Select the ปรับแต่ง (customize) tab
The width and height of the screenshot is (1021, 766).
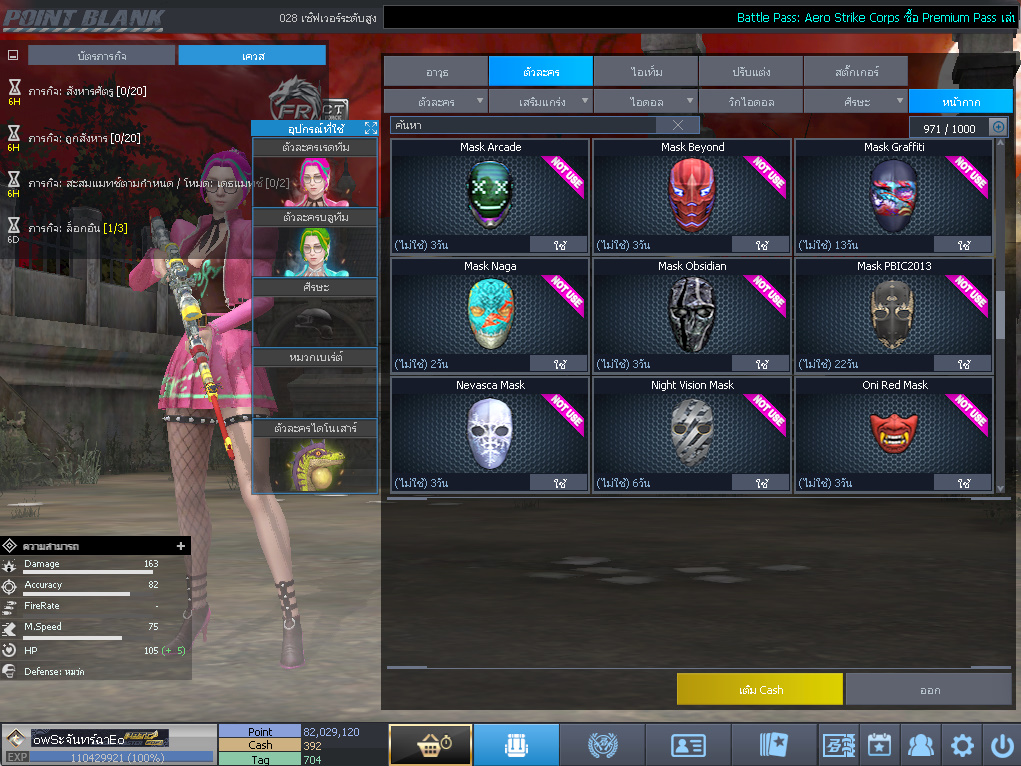[x=750, y=72]
